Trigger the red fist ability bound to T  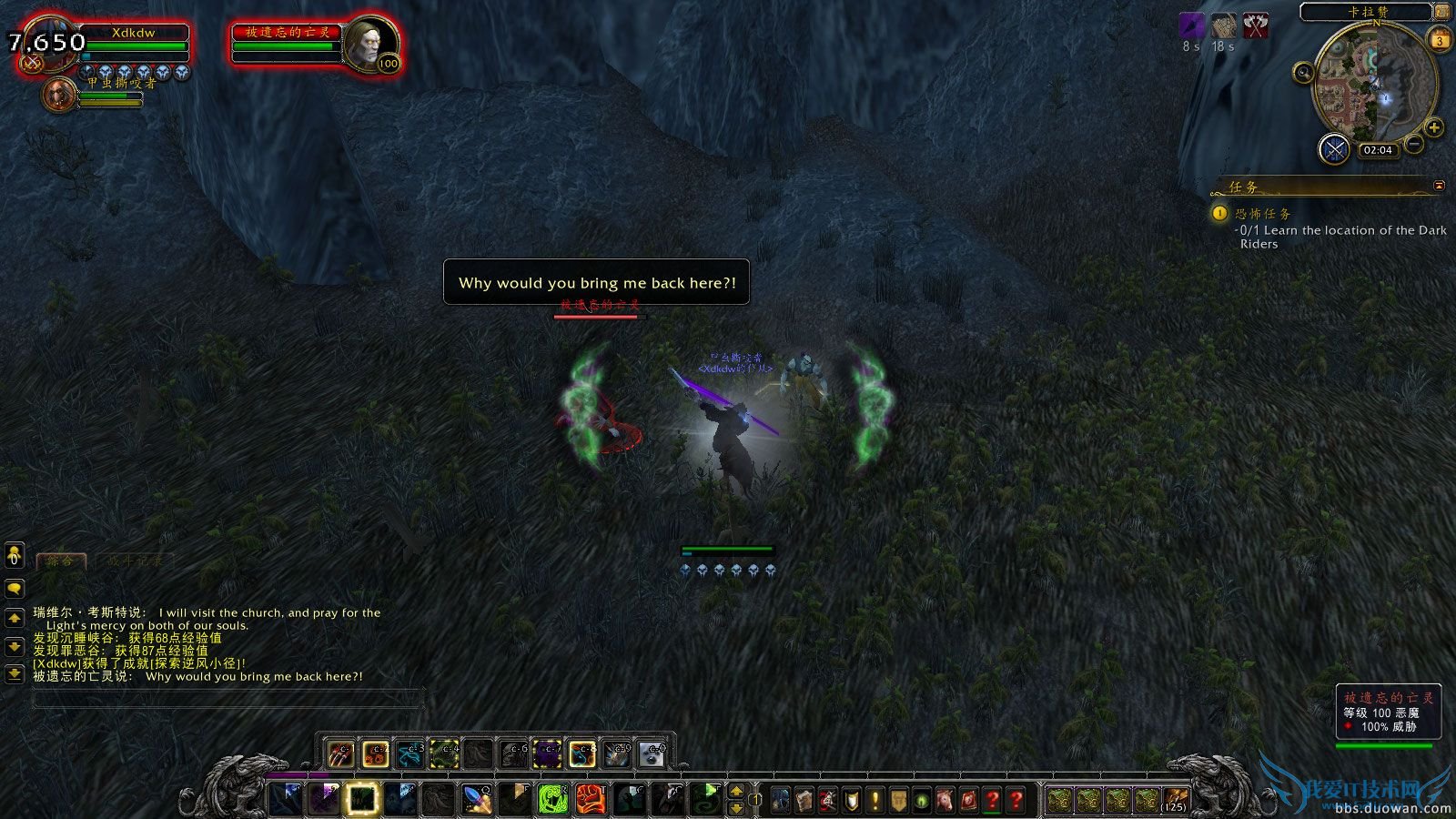[592, 797]
